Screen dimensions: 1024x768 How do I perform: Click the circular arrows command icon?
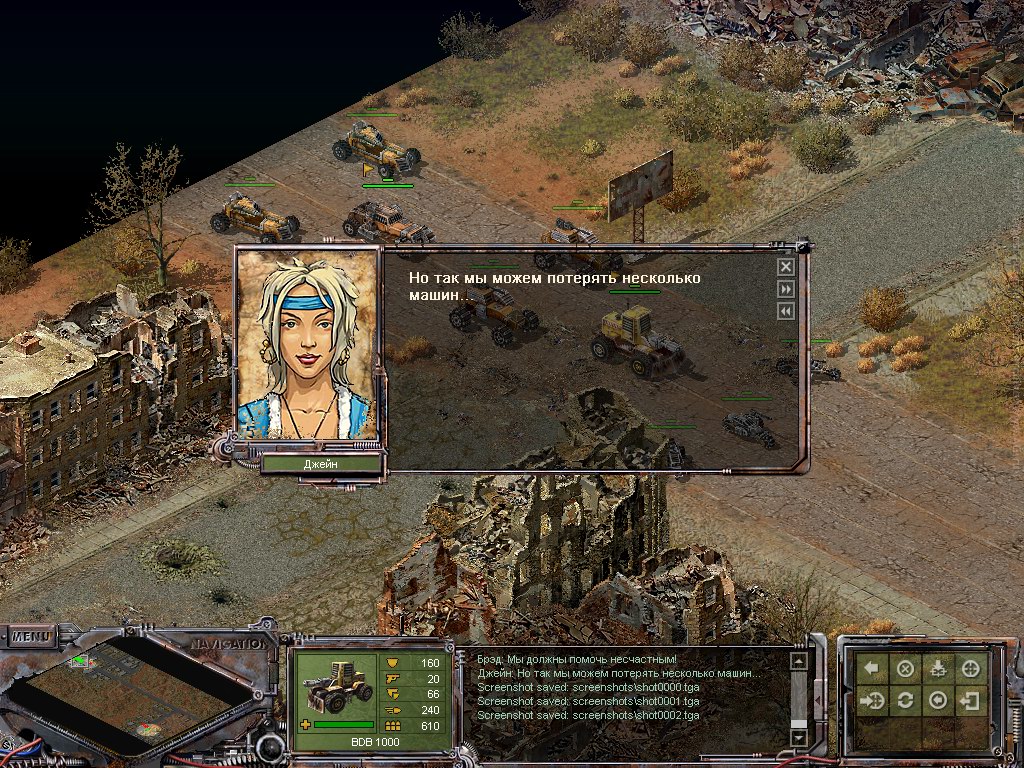pyautogui.click(x=905, y=700)
